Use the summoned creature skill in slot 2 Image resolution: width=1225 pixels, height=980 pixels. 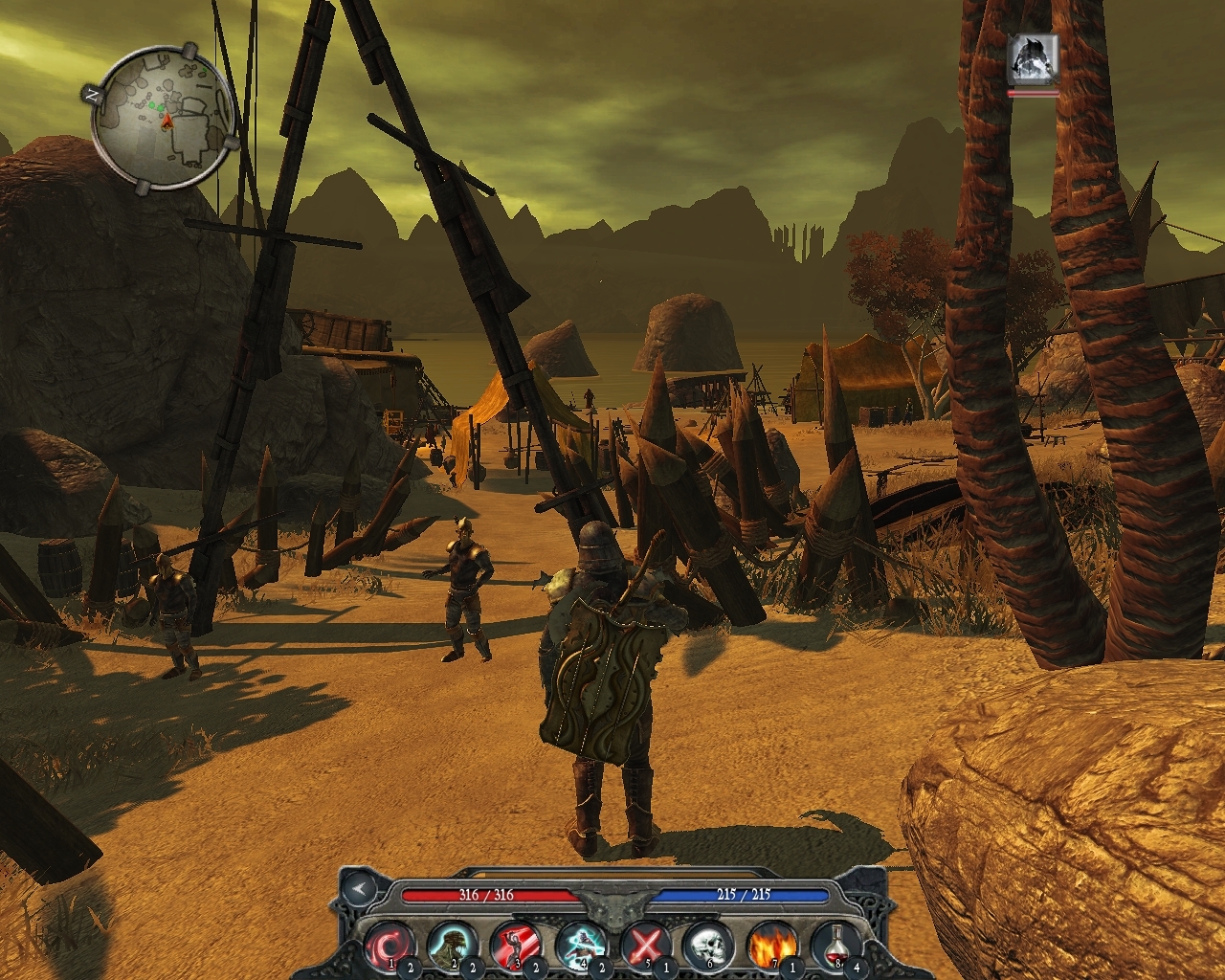click(453, 946)
